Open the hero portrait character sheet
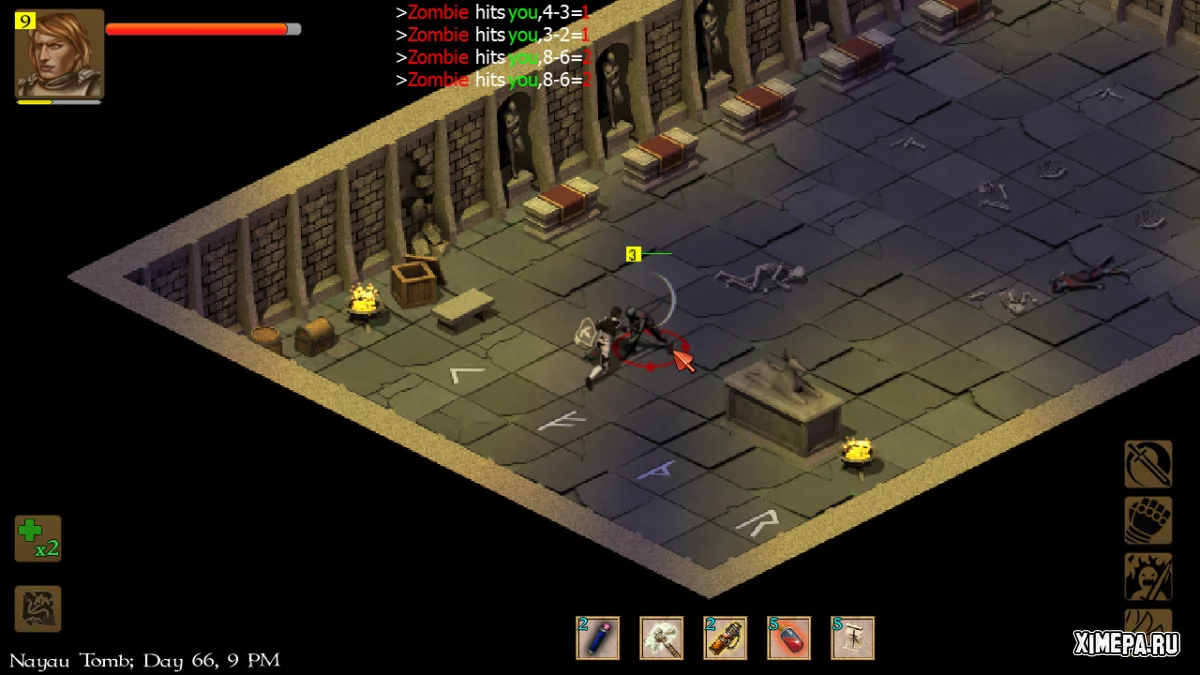The width and height of the screenshot is (1200, 675). pos(60,54)
